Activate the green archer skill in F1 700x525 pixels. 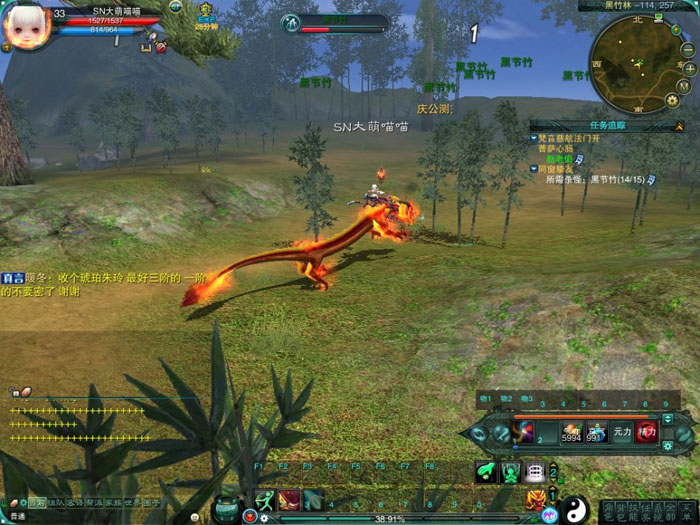click(266, 500)
